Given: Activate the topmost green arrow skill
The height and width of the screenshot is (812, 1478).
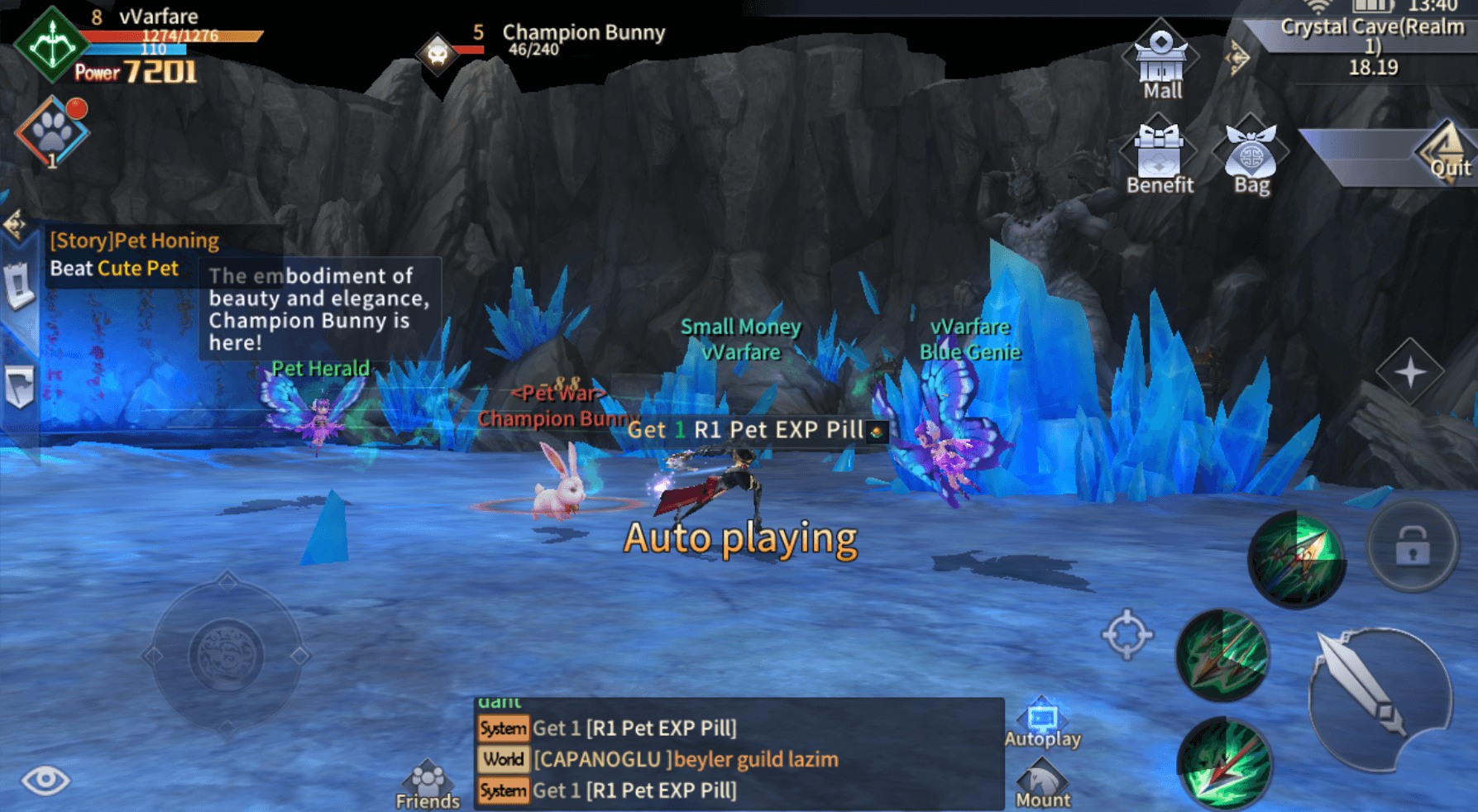Looking at the screenshot, I should click(1295, 560).
